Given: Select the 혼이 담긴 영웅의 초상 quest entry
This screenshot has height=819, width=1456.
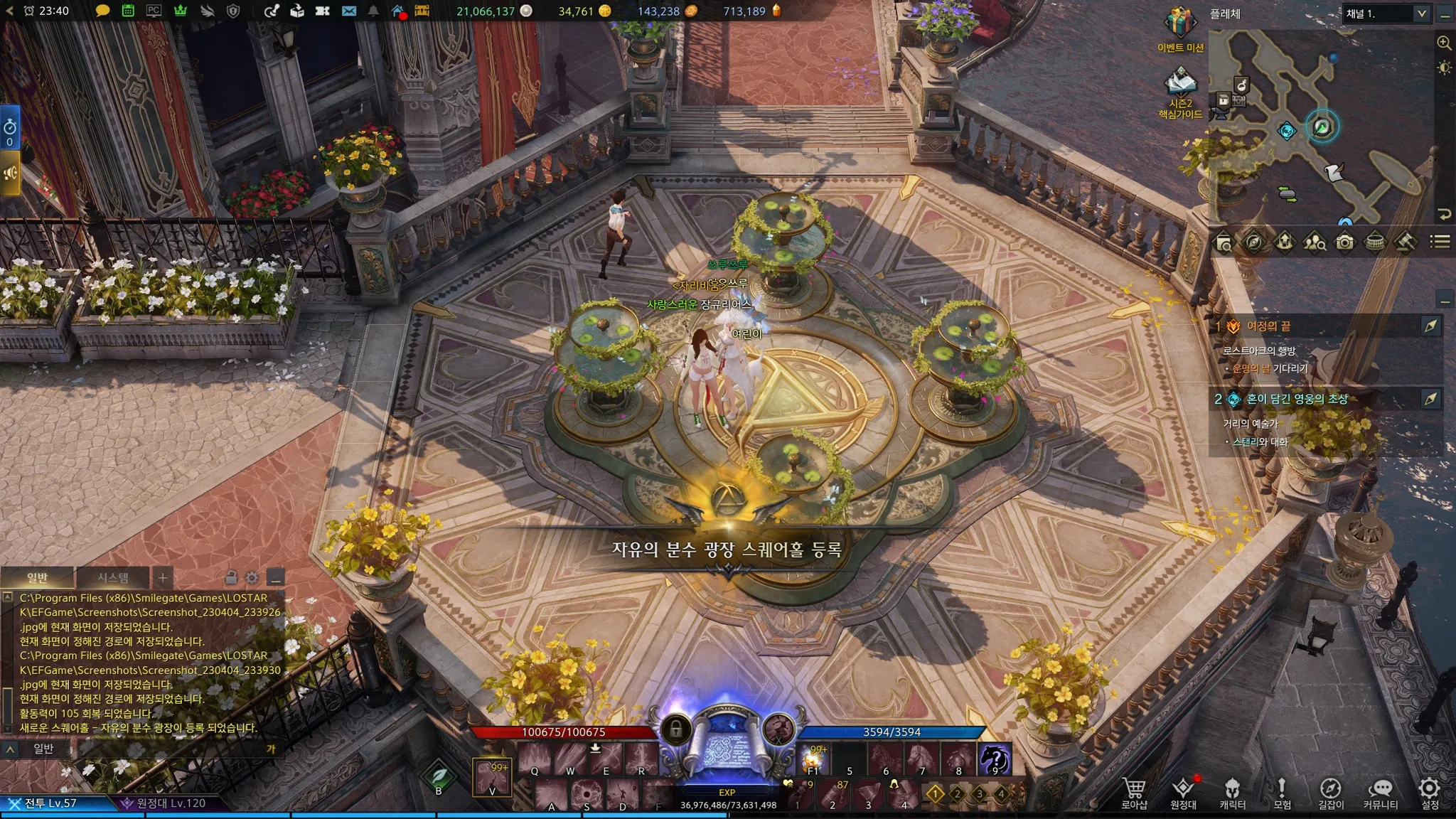Looking at the screenshot, I should pyautogui.click(x=1297, y=399).
